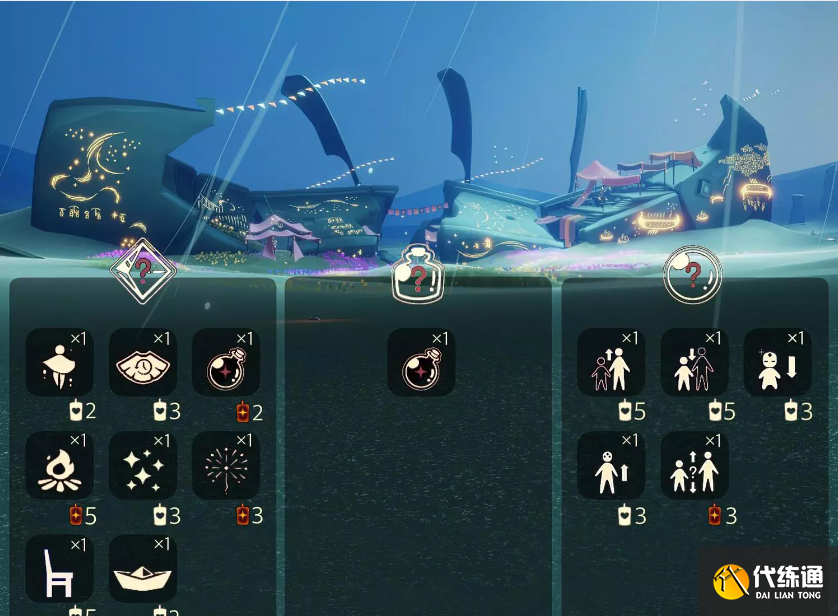The image size is (838, 616).
Task: Pick the single figure up-arrow spell
Action: (x=611, y=466)
